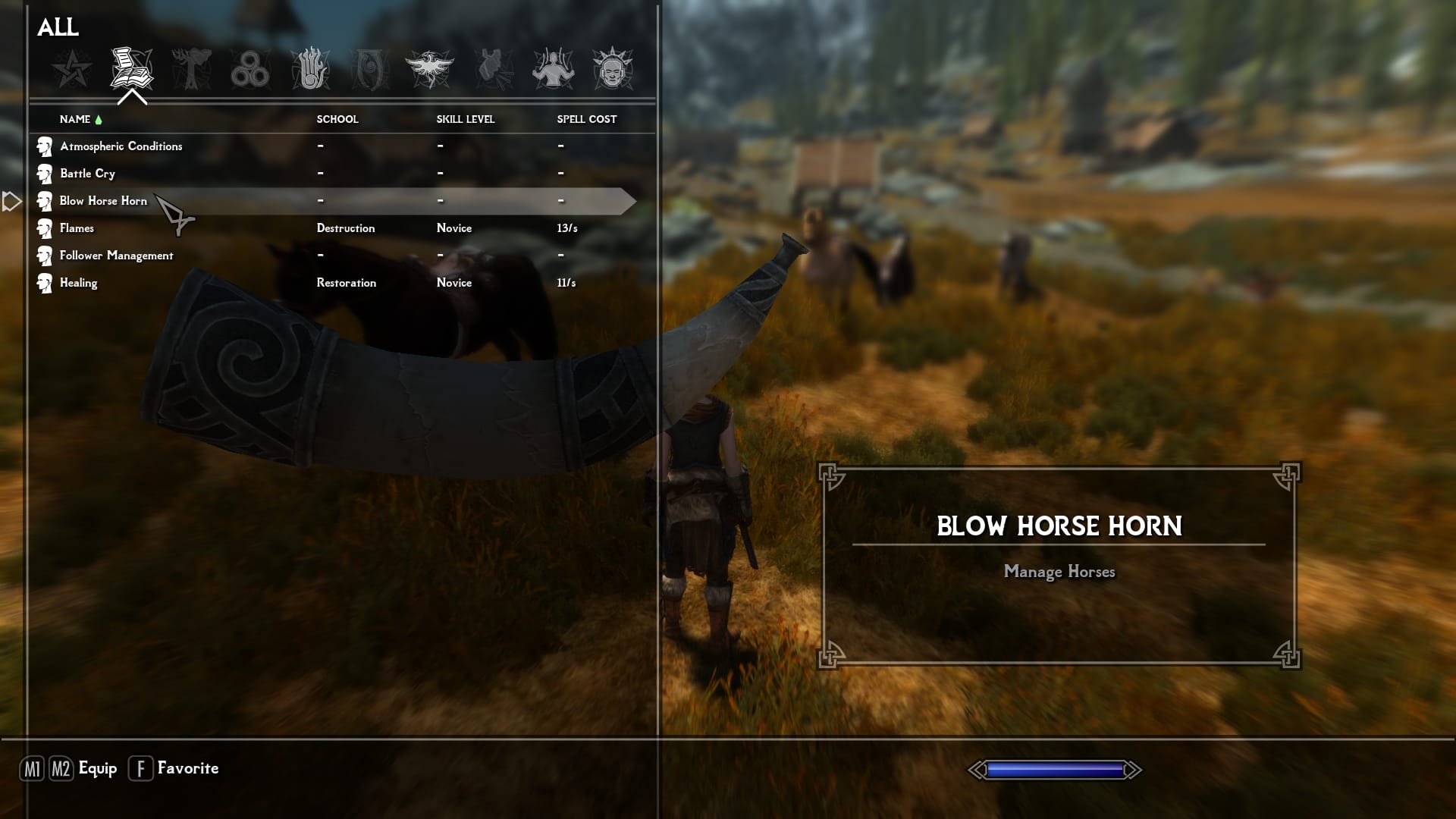Choose Battle Cry from the list
1456x819 pixels.
point(88,174)
